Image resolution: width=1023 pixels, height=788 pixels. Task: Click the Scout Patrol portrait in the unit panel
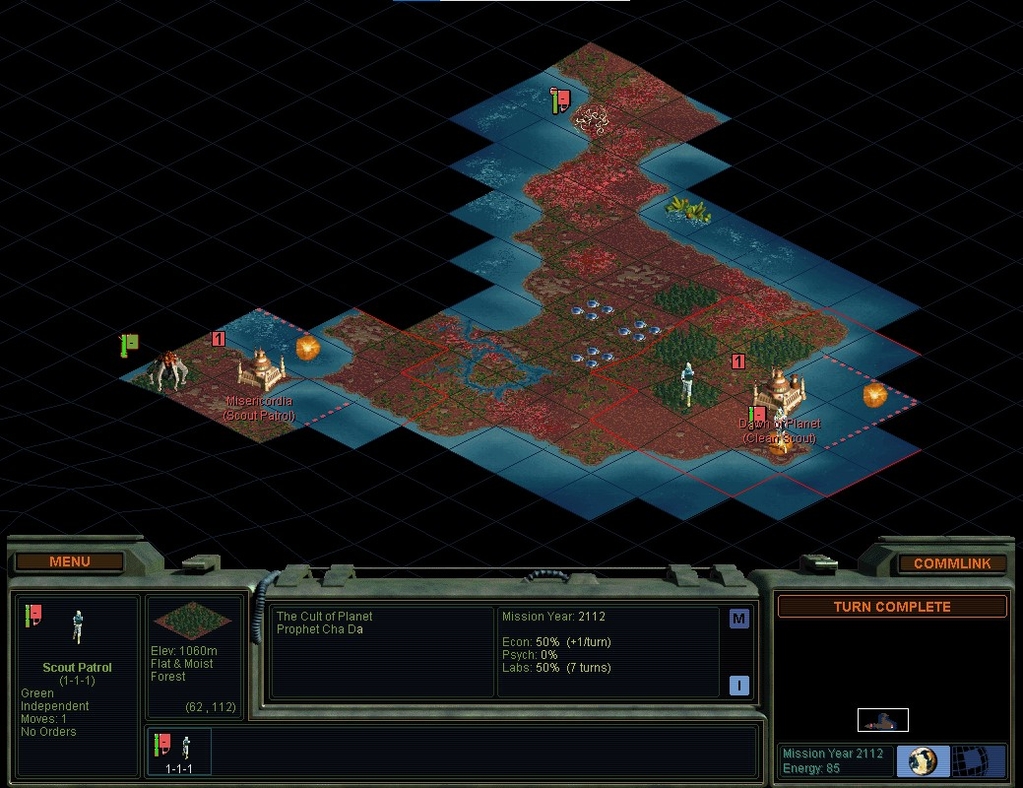click(x=78, y=628)
